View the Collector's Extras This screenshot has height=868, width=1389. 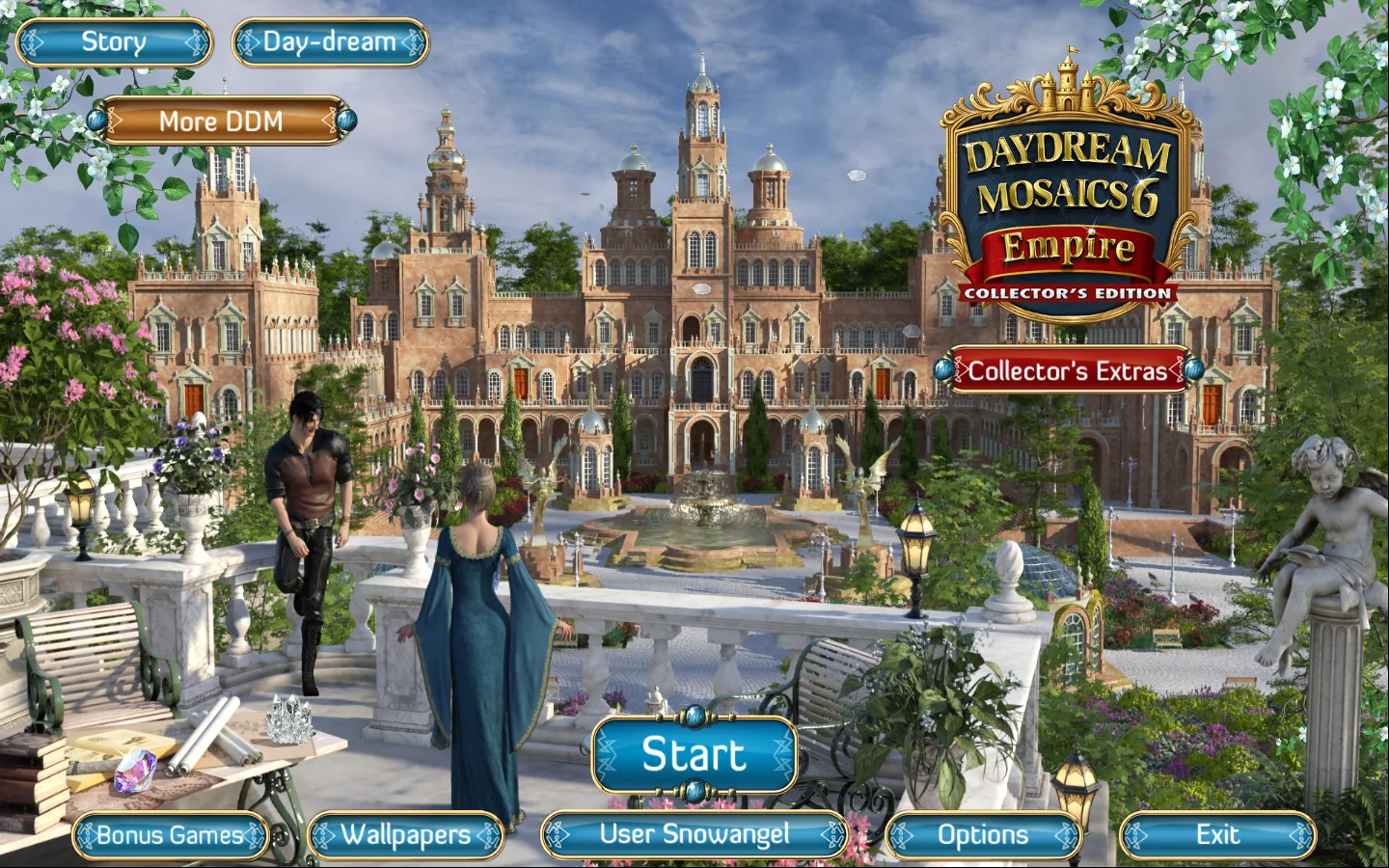(1068, 370)
